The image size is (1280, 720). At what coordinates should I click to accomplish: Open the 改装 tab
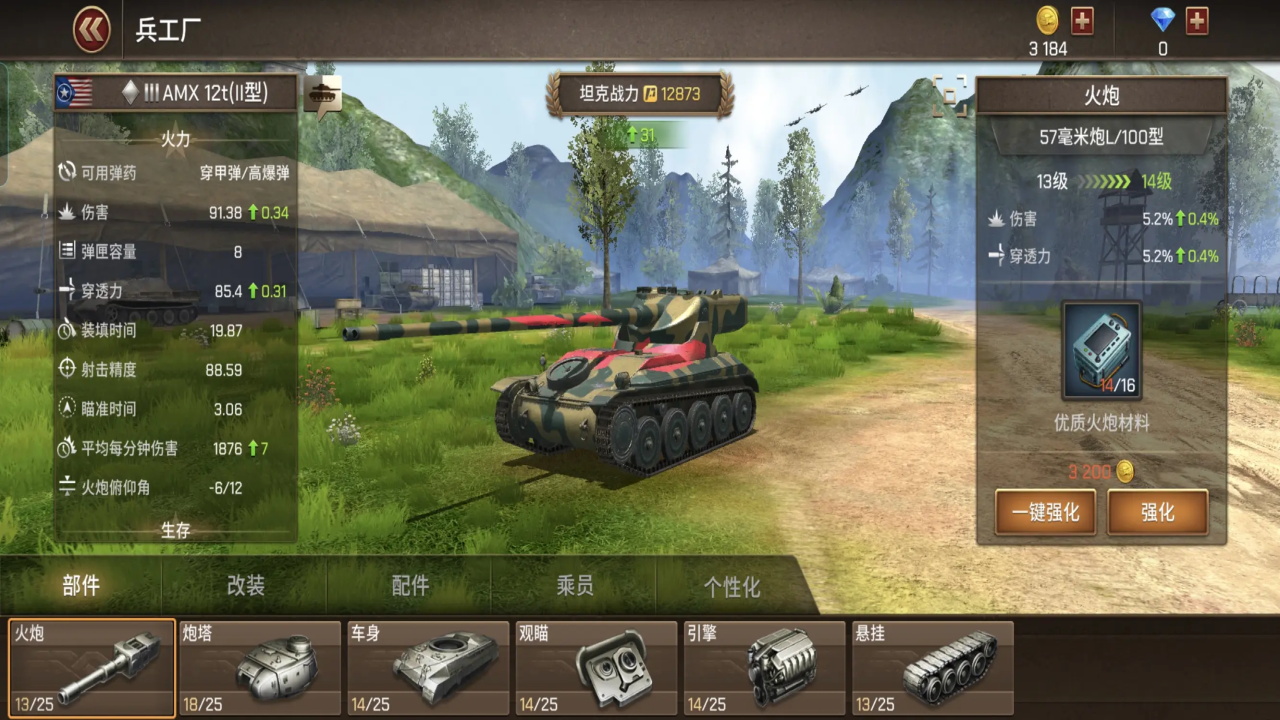(x=245, y=586)
